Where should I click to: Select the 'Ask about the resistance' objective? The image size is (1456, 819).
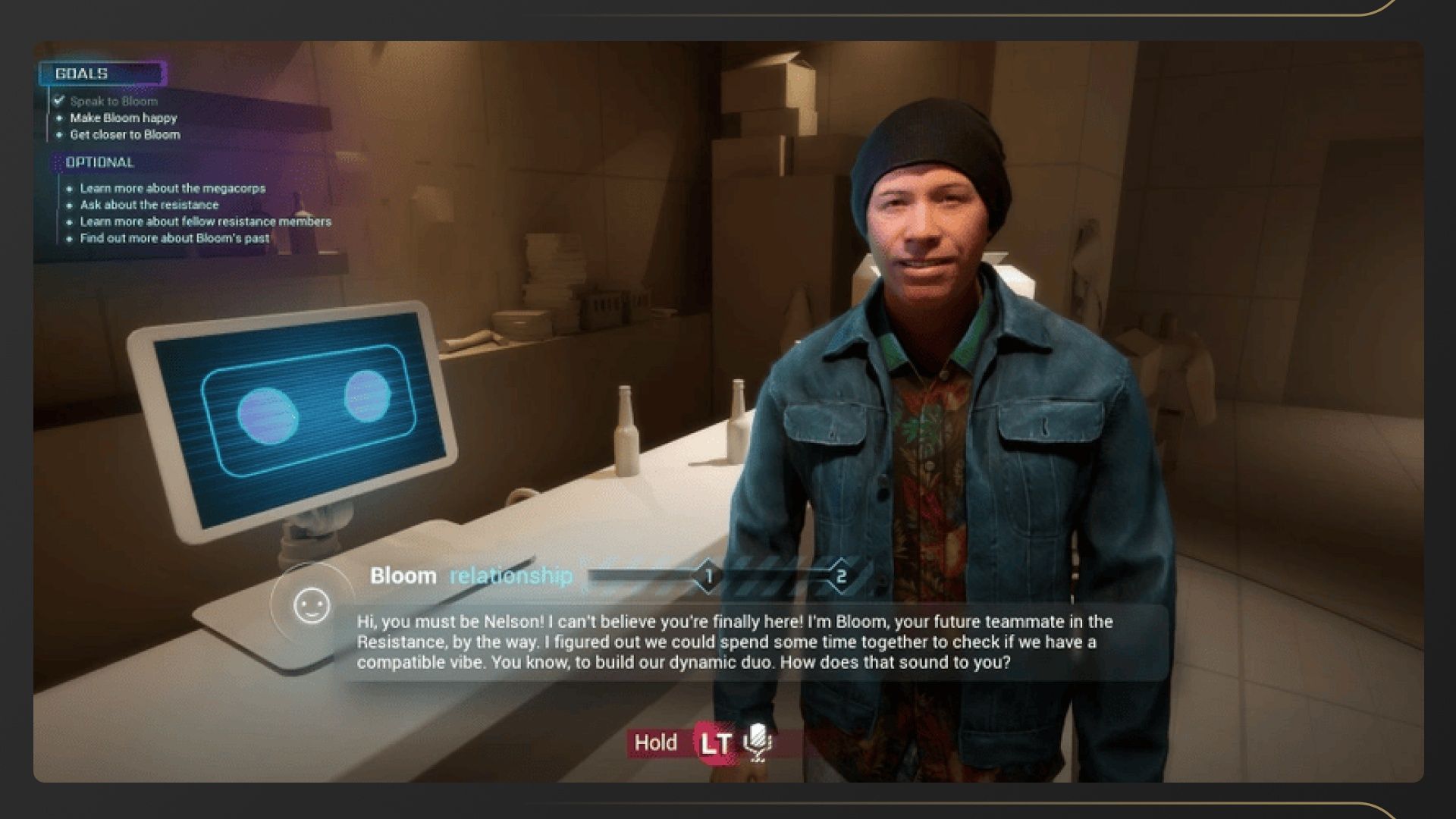pos(149,205)
